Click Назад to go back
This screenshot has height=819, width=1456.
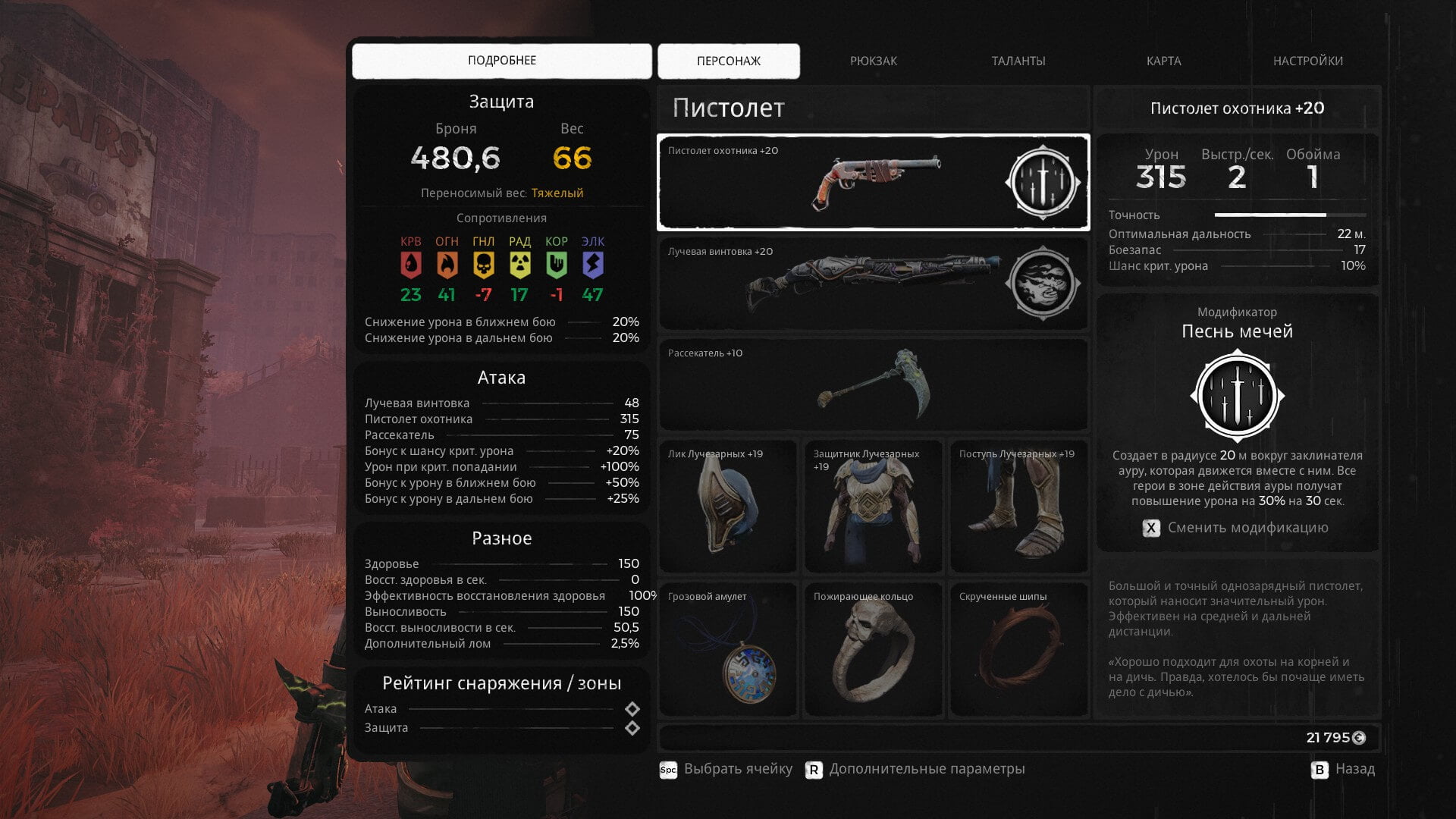coord(1343,769)
